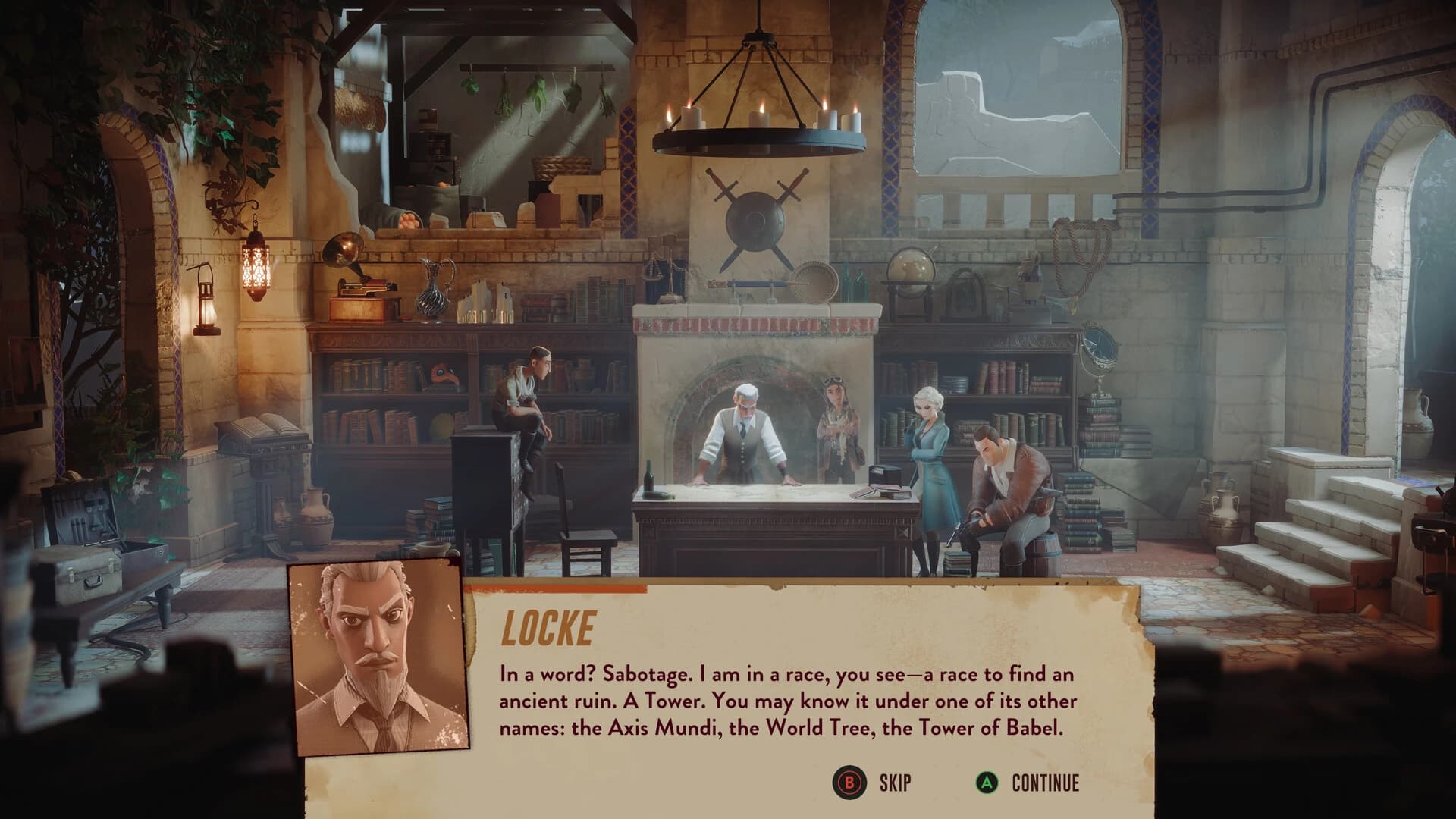Click the candle chandelier above the room

758,114
